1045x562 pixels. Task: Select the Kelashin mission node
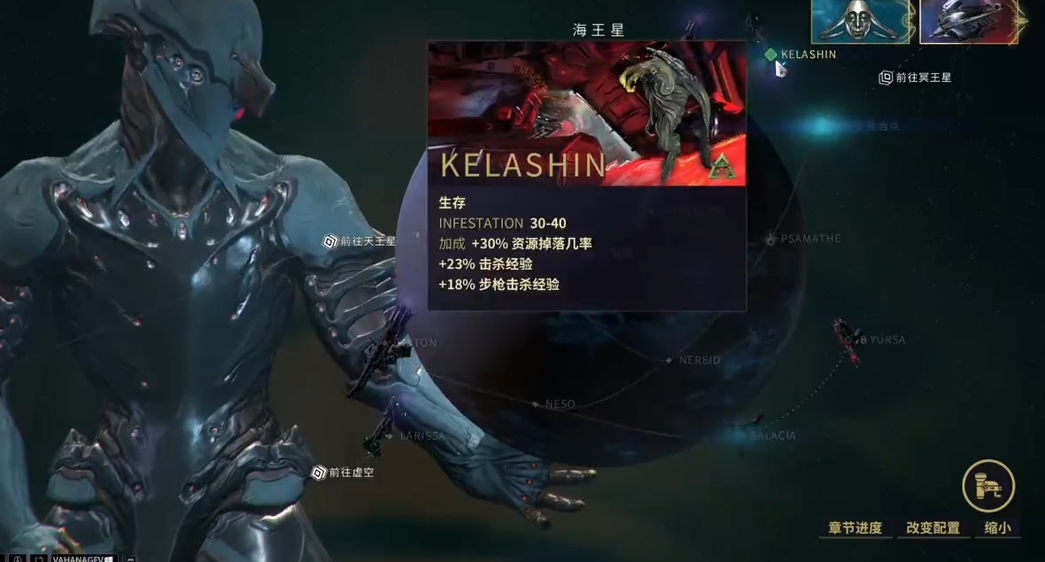click(771, 55)
